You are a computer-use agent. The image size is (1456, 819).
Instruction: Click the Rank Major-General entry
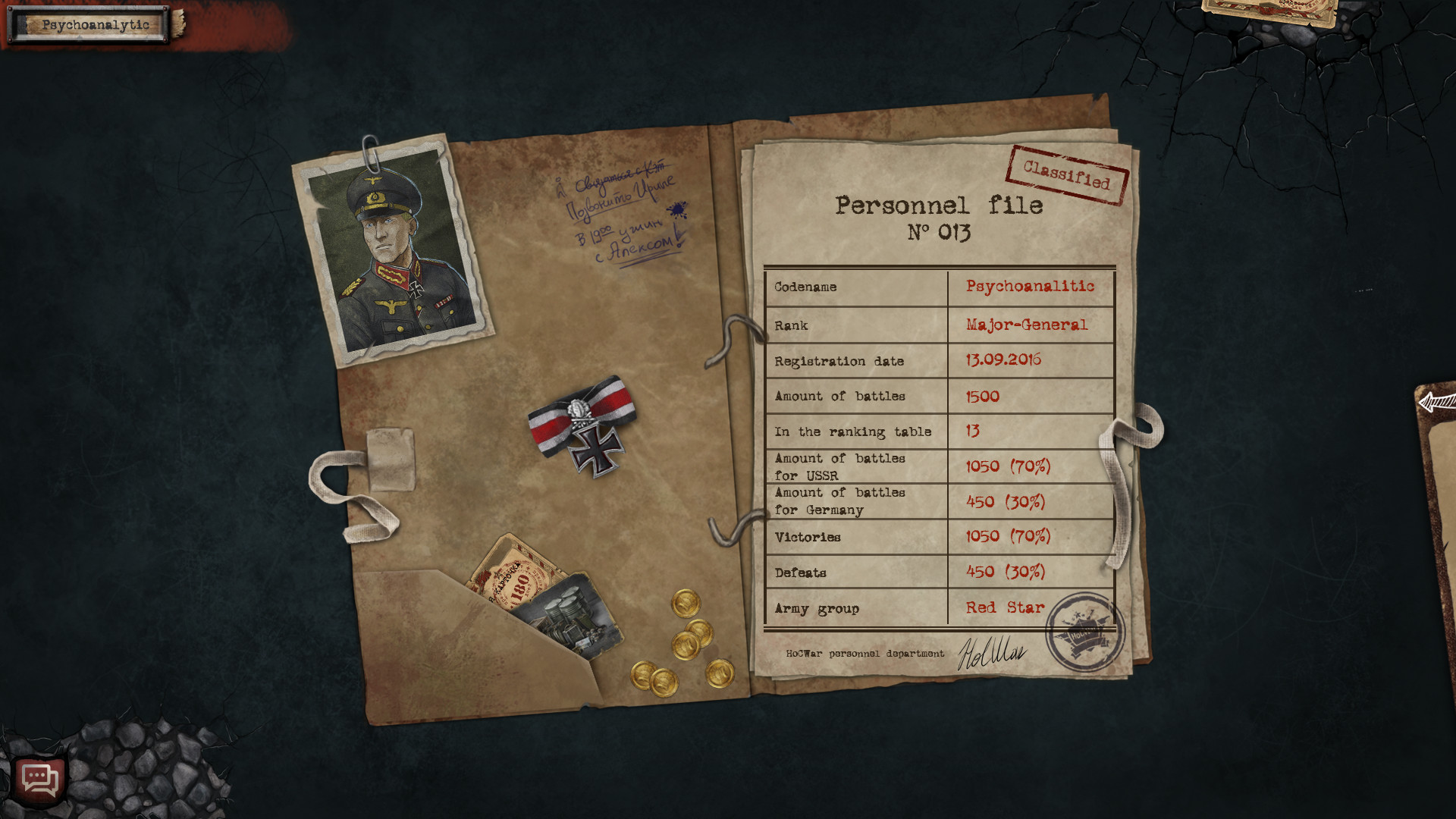point(1025,325)
